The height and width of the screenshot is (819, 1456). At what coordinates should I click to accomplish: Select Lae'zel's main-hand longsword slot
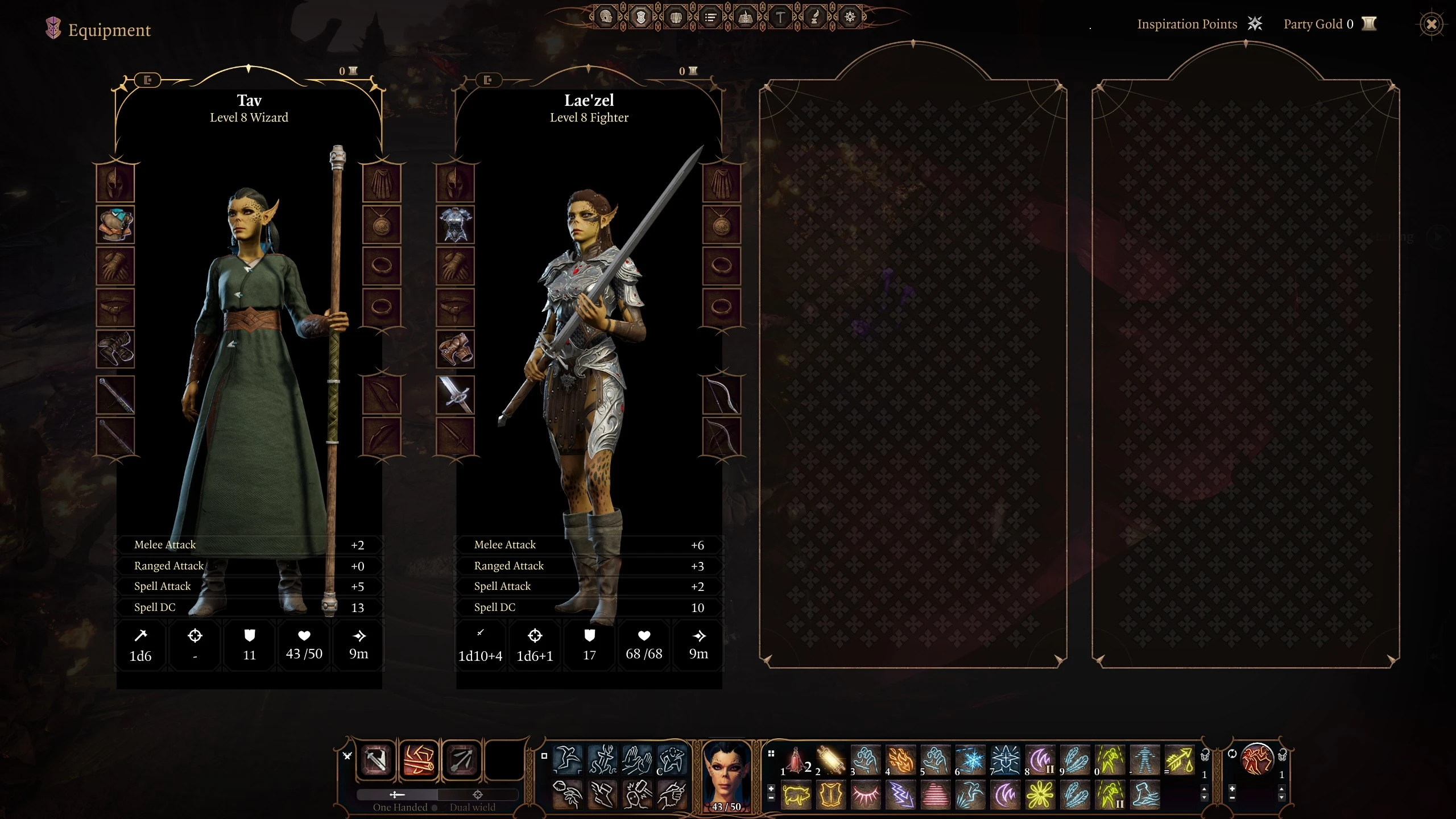point(455,395)
